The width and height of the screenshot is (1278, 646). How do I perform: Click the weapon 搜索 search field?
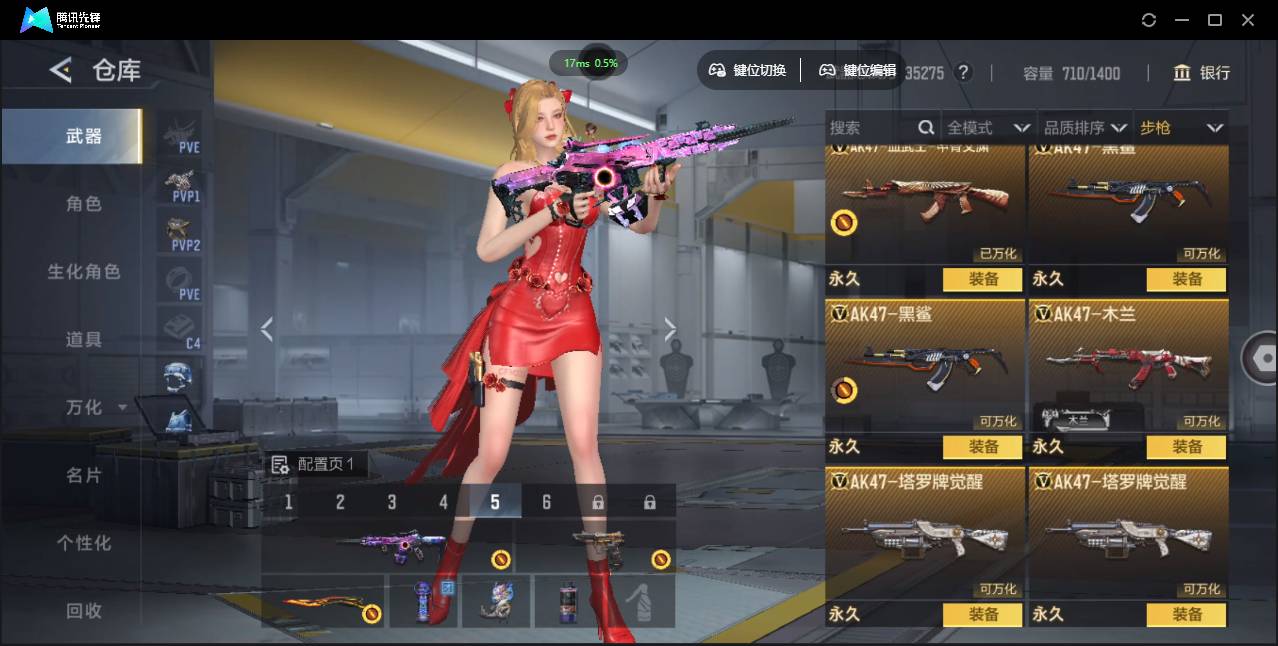point(870,128)
